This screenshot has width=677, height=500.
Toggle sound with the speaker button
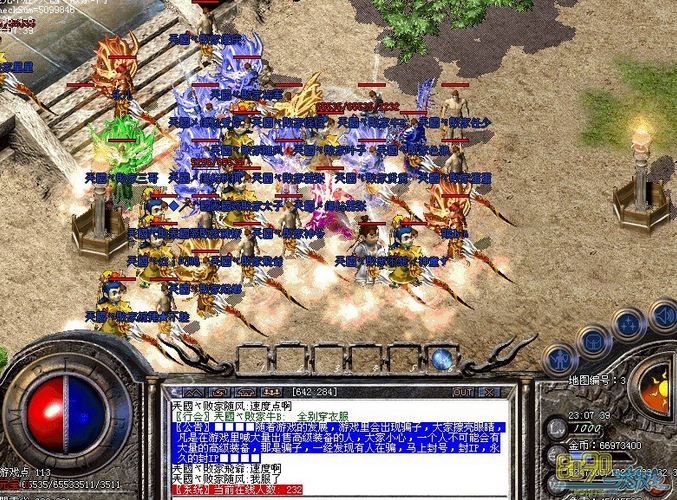coord(662,316)
